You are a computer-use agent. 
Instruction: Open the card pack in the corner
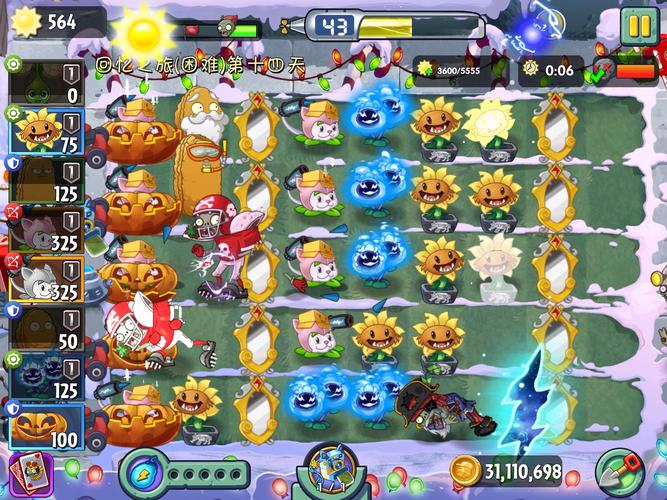22,474
